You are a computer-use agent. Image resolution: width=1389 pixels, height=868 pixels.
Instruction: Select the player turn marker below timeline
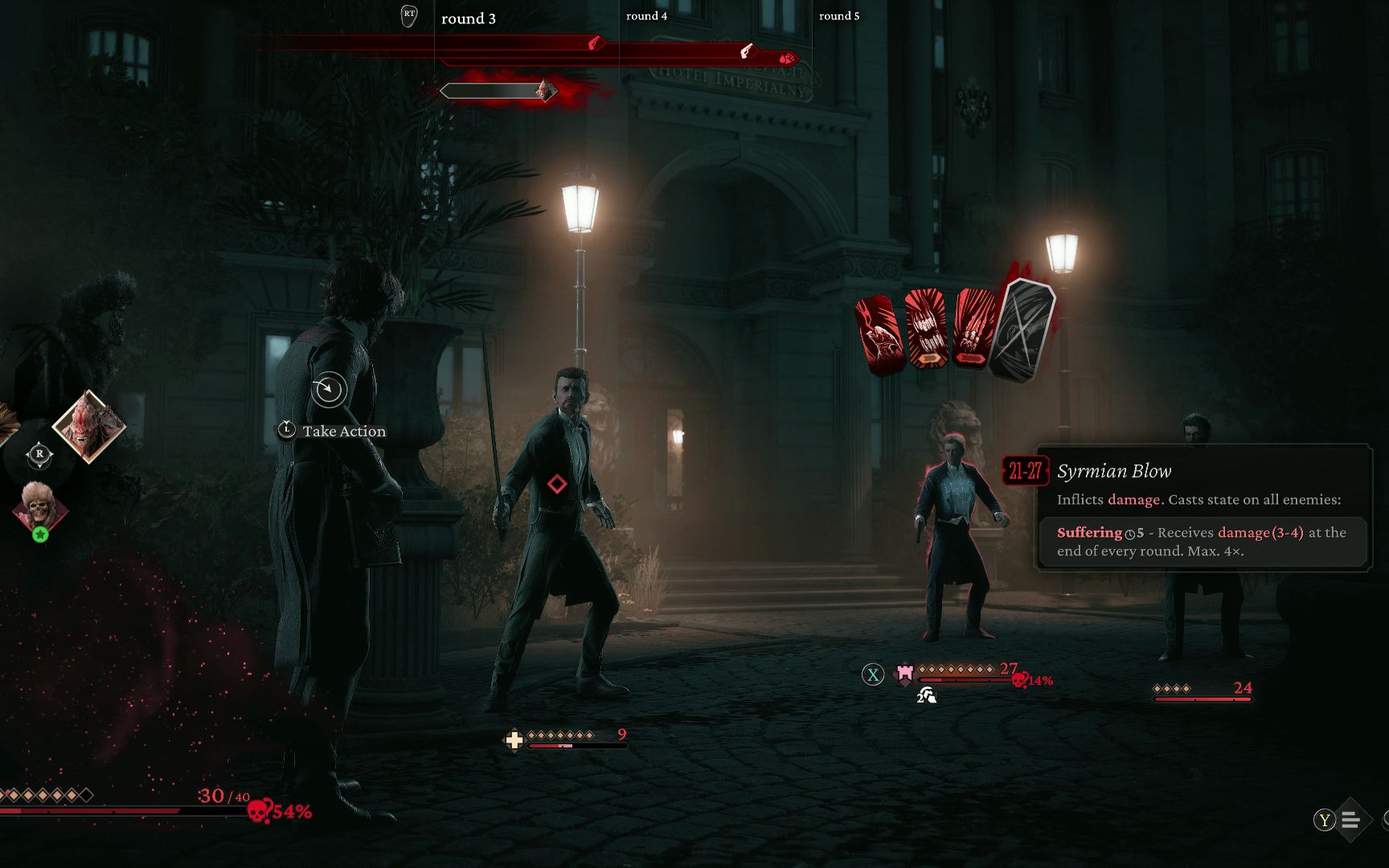click(x=546, y=91)
